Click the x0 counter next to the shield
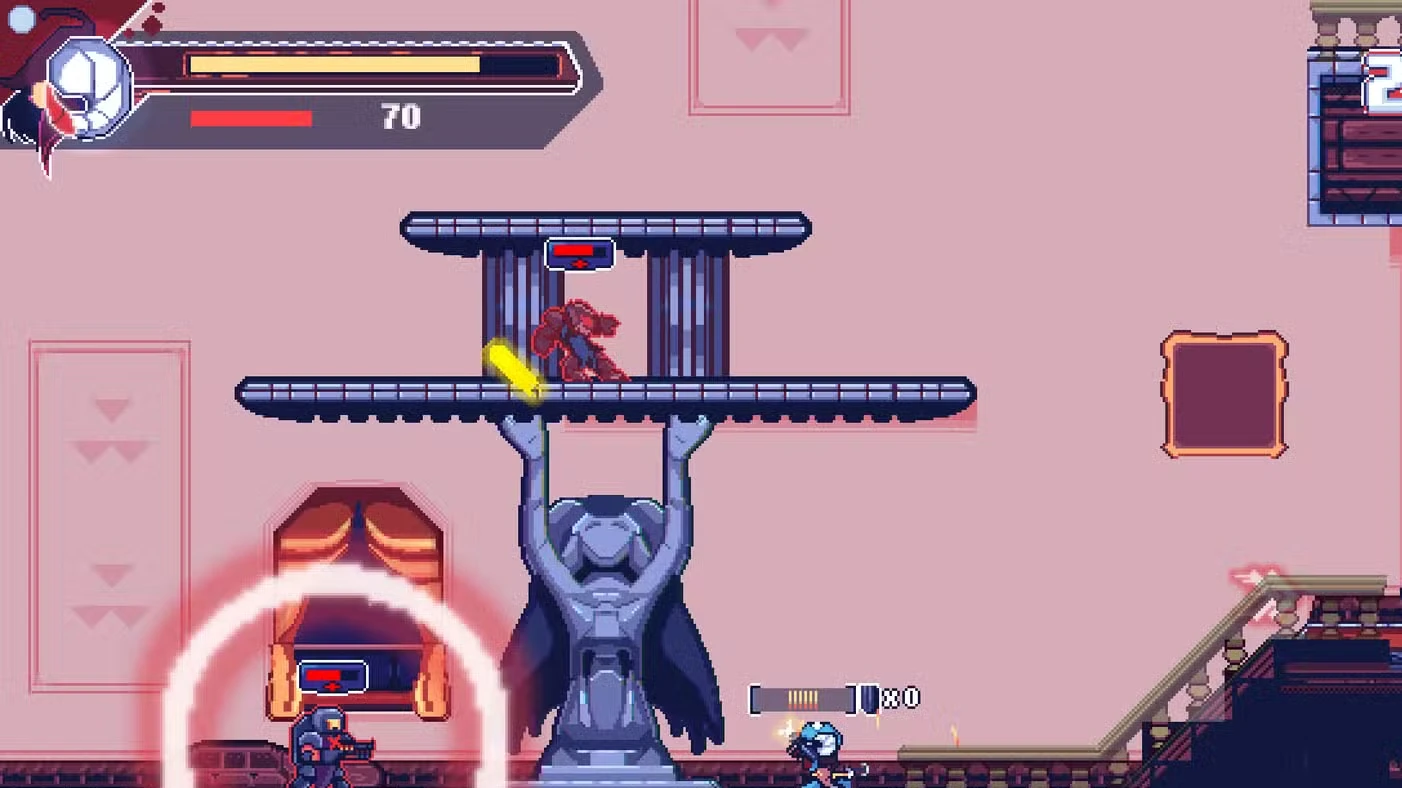Image resolution: width=1402 pixels, height=788 pixels. (x=900, y=697)
